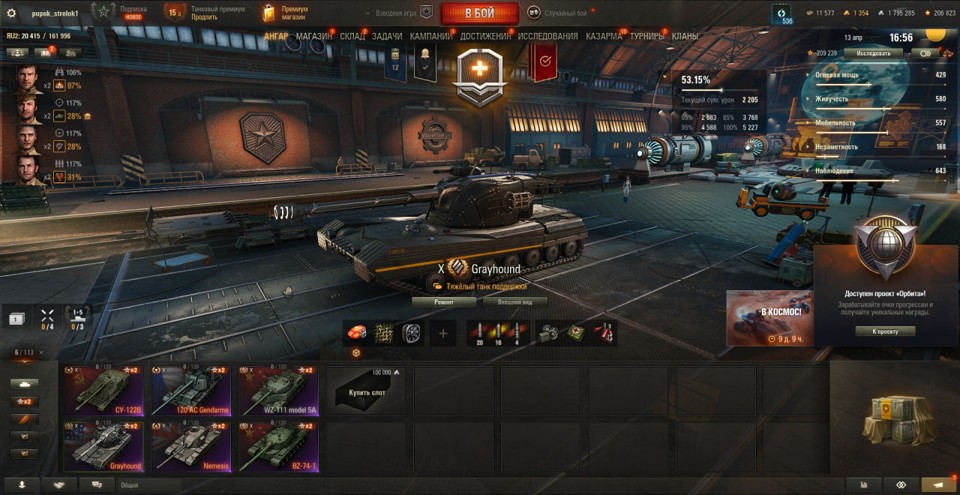The width and height of the screenshot is (960, 495).
Task: Pick the Nemesis tank from the carousel
Action: coord(191,445)
